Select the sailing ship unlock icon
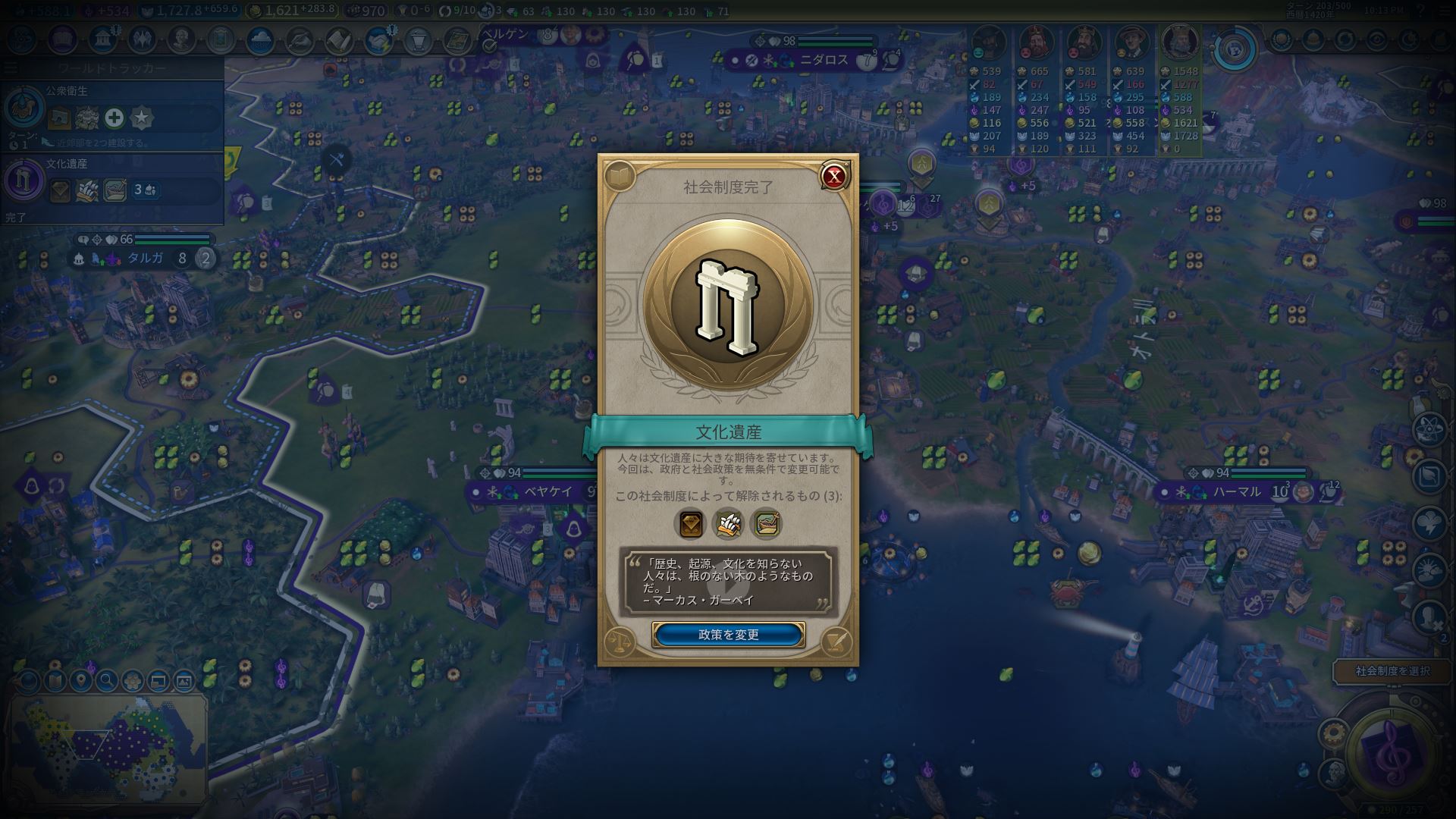The width and height of the screenshot is (1456, 819). pyautogui.click(x=728, y=523)
